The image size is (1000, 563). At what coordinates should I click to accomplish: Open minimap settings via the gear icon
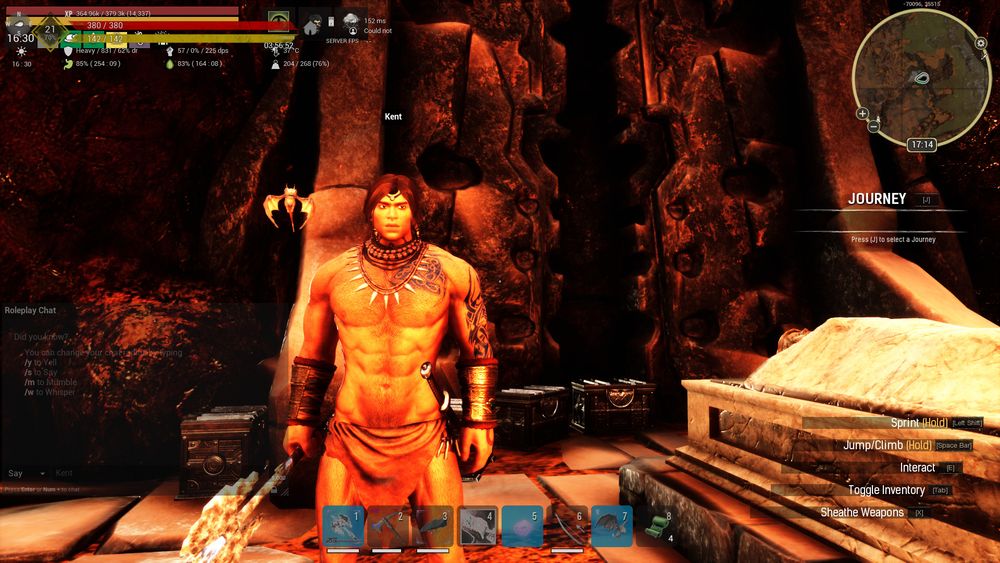coord(981,43)
